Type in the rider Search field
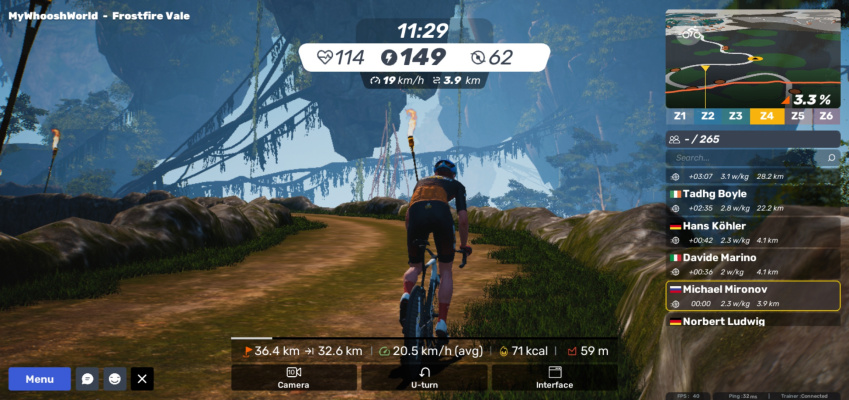 click(745, 158)
